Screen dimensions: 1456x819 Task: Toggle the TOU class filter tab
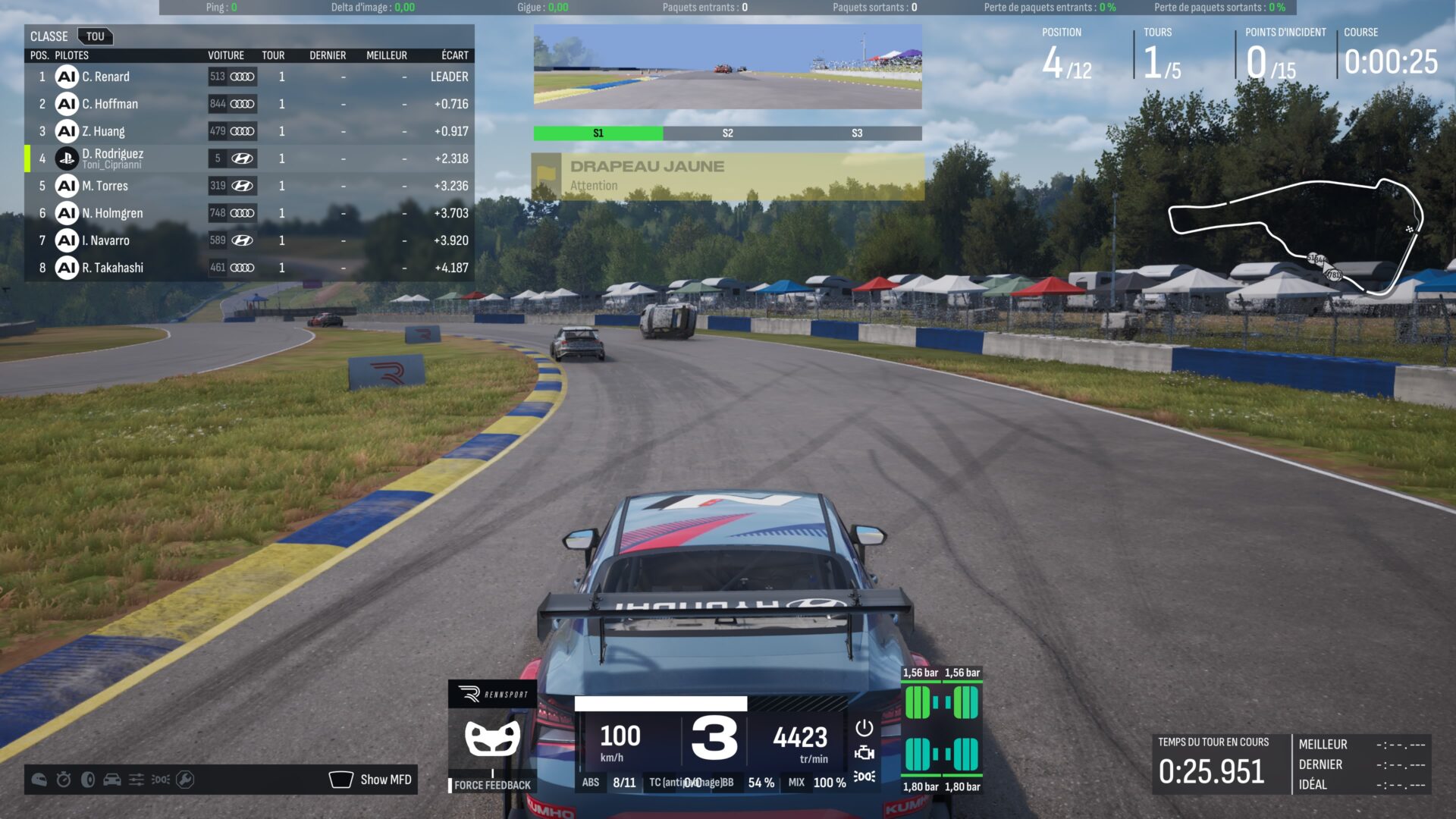tap(95, 36)
